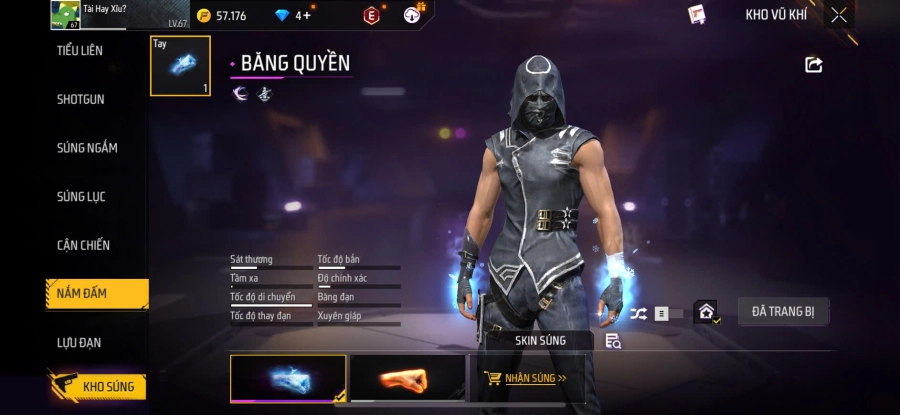
Task: Open the Lựu Đạn category
Action: 79,343
